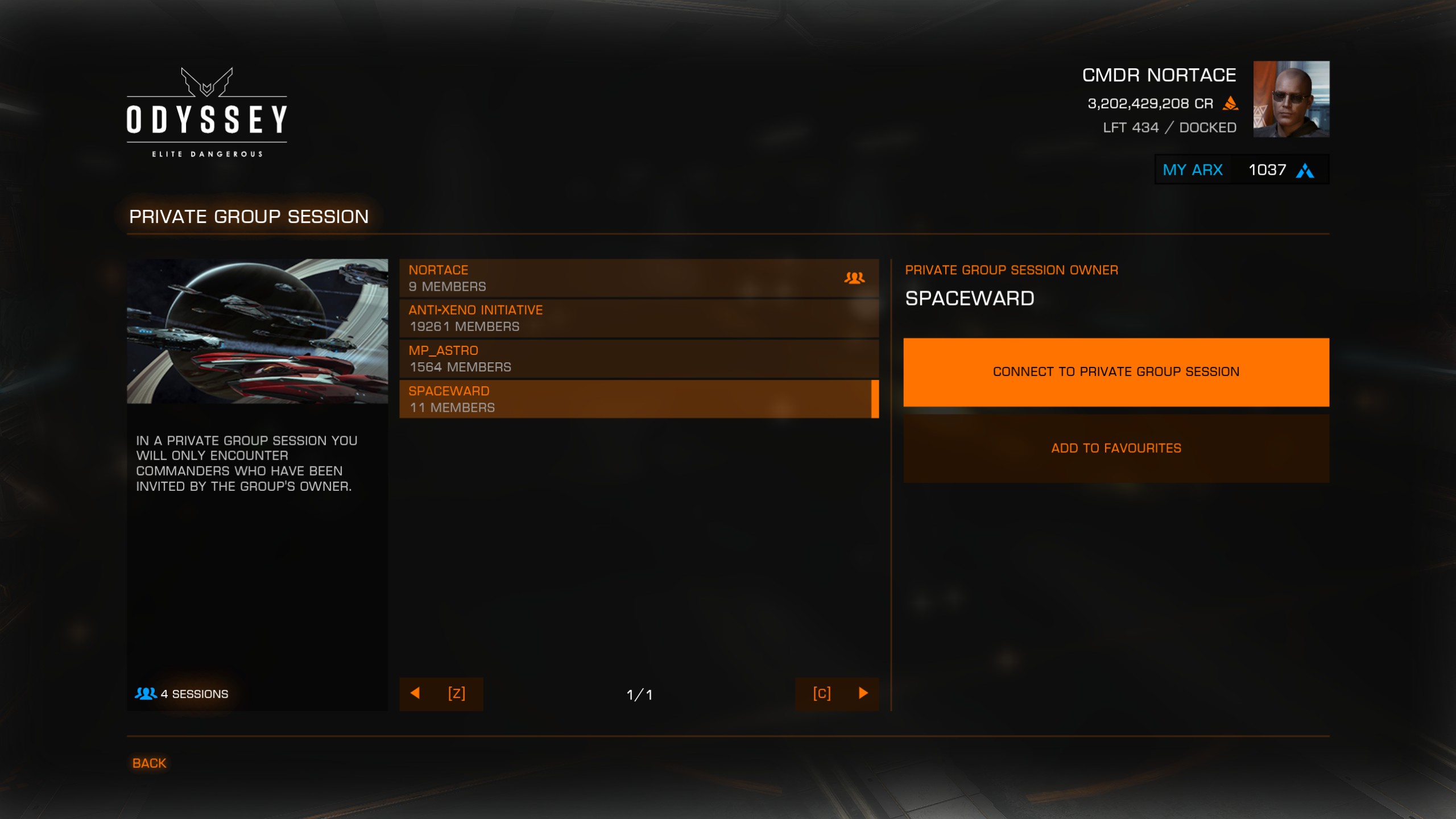This screenshot has width=1456, height=819.
Task: Choose the Anti-Xeno Initiative group
Action: pos(638,318)
